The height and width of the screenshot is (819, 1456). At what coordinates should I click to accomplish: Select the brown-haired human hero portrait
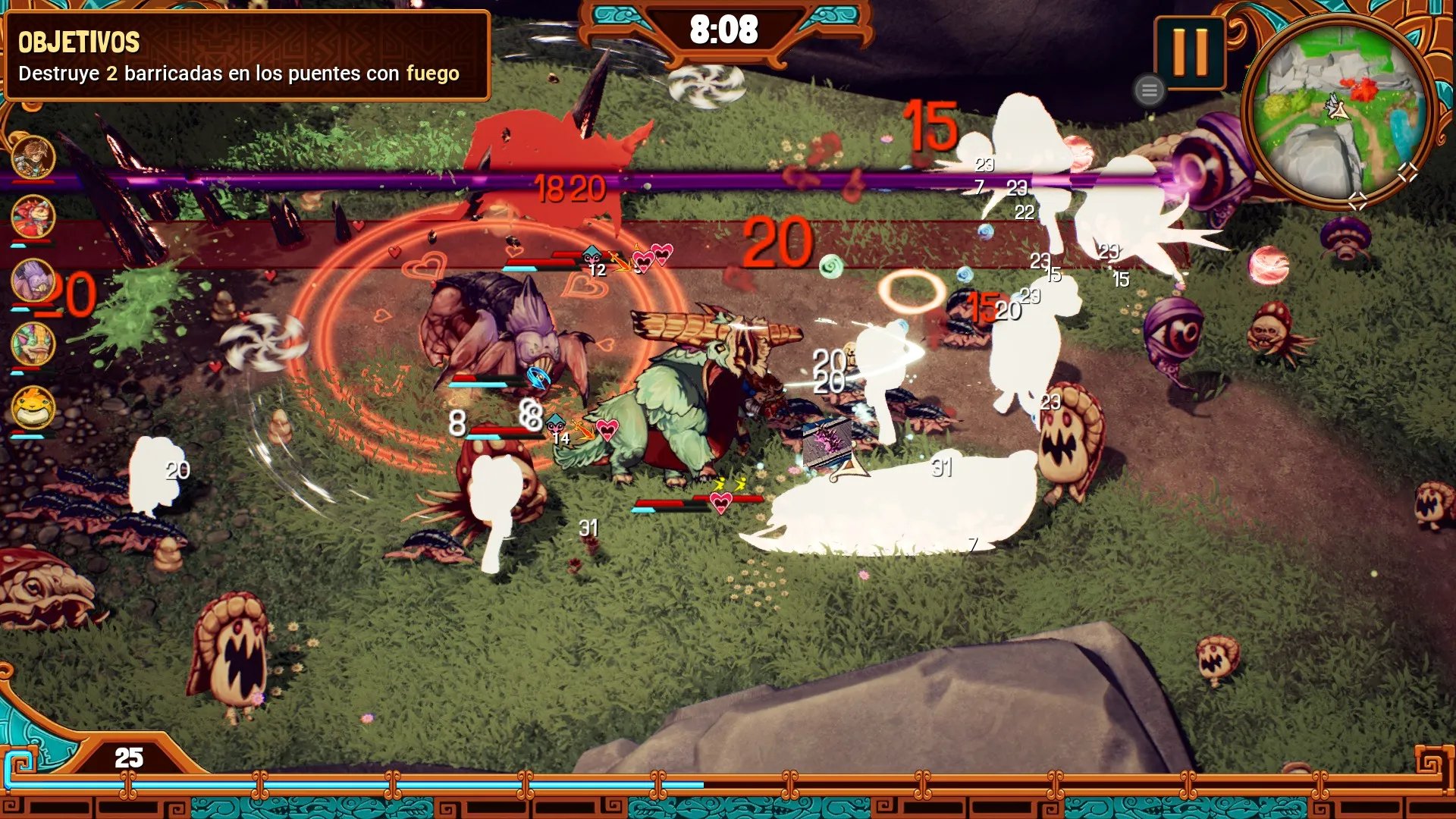point(33,156)
